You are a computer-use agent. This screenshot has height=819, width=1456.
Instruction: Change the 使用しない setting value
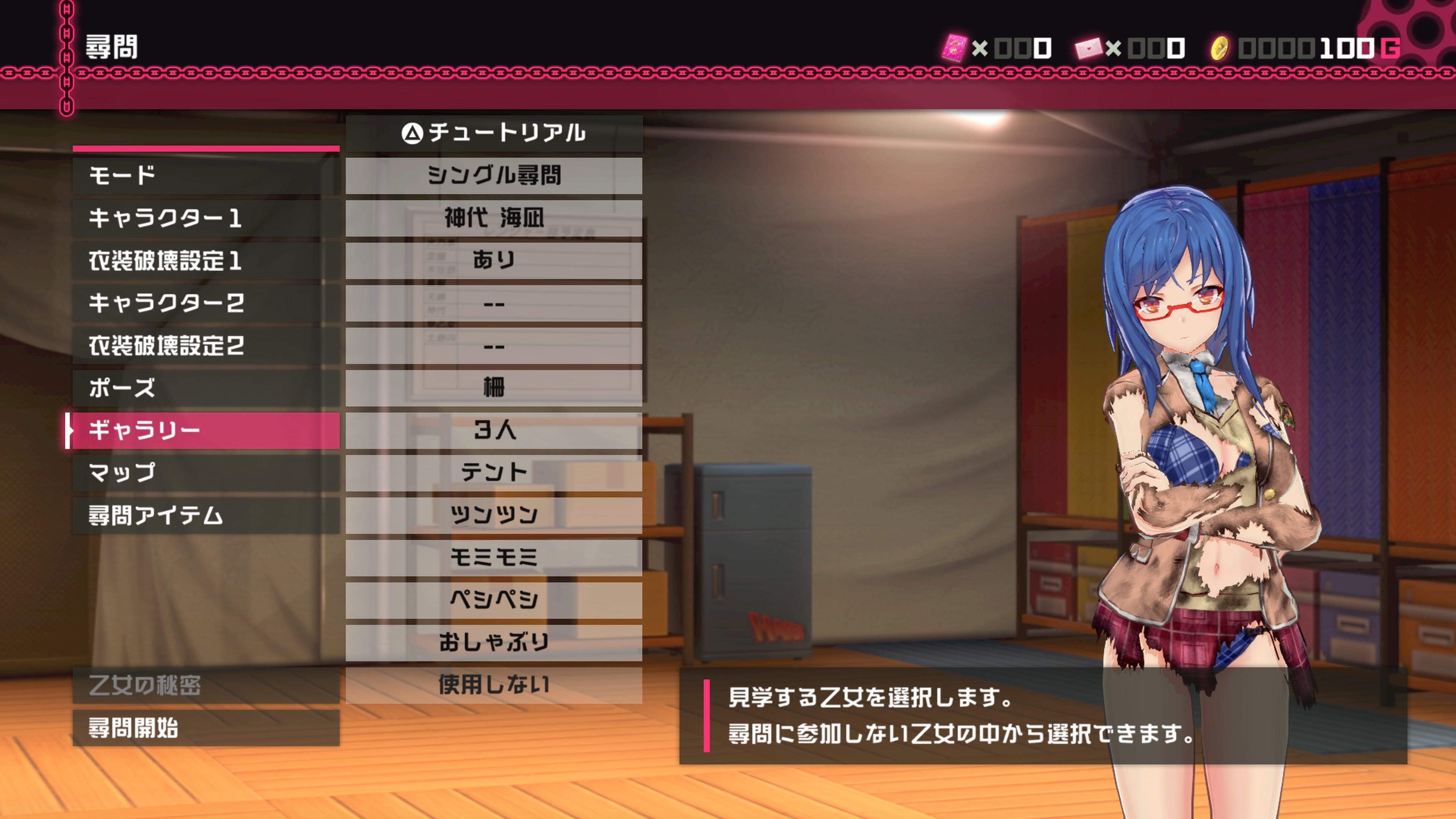coord(493,685)
